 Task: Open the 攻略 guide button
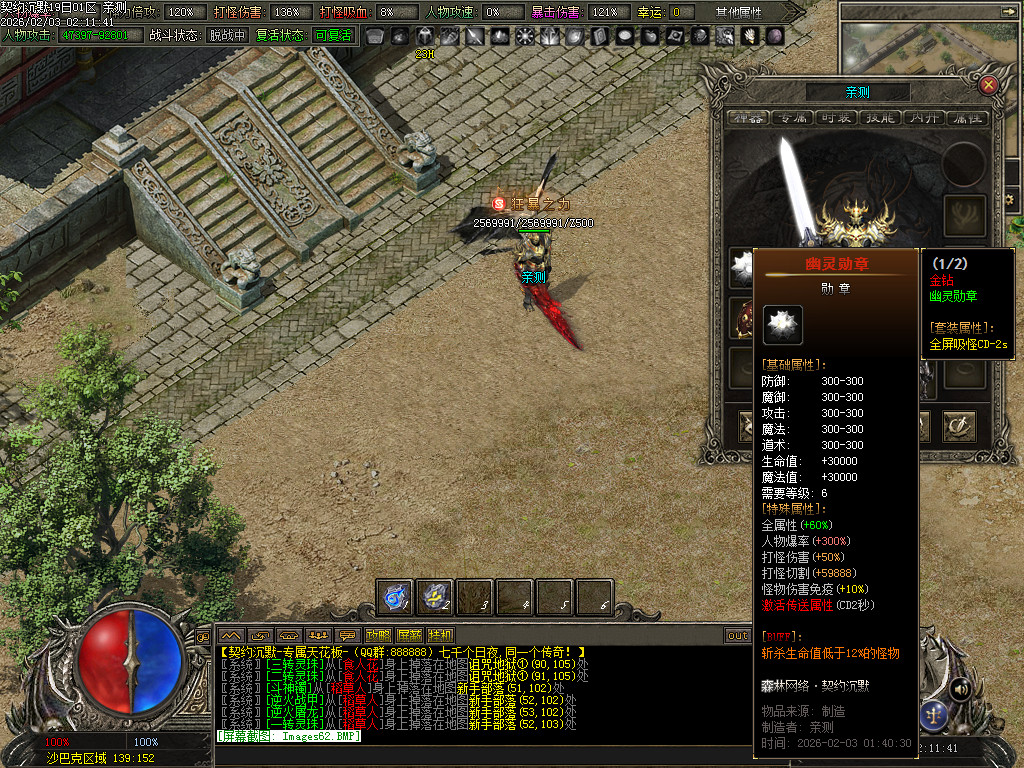pyautogui.click(x=378, y=635)
